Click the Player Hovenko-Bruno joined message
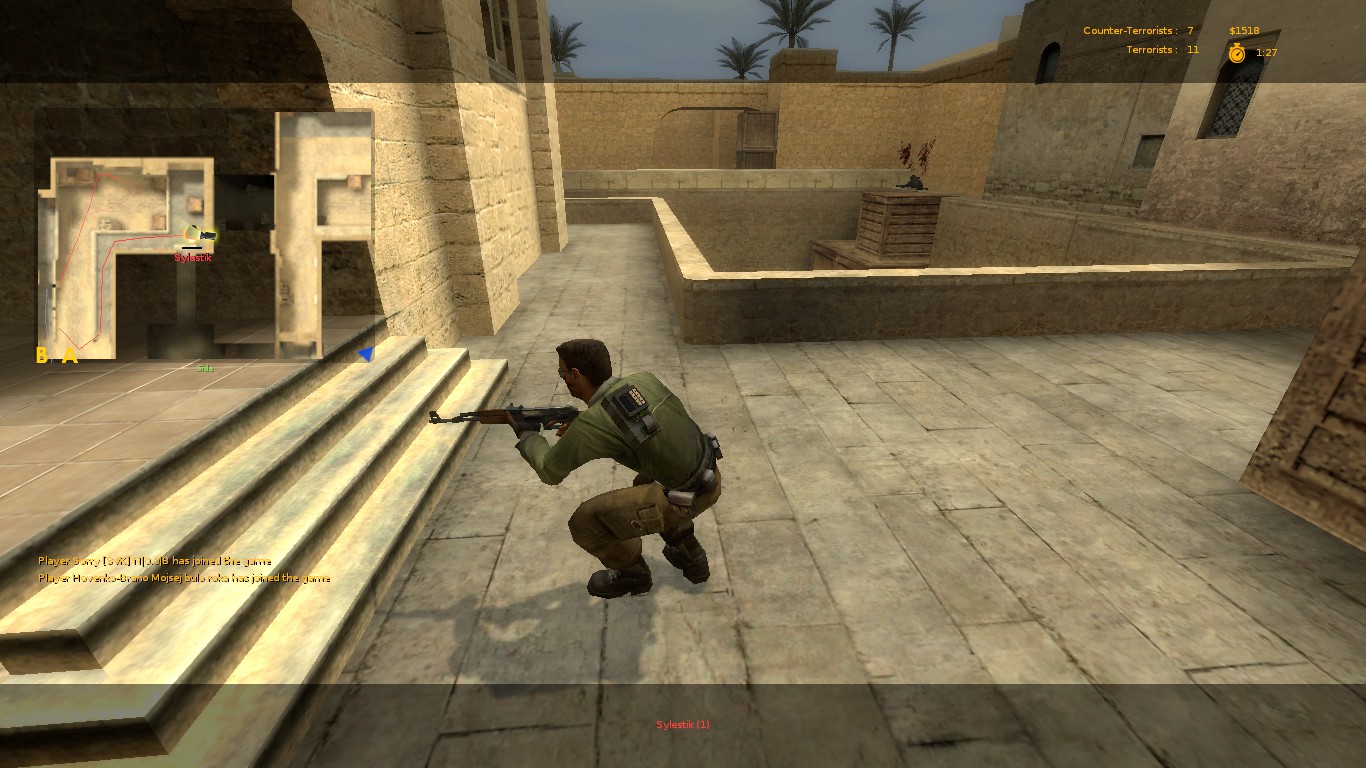Viewport: 1366px width, 768px height. point(183,578)
